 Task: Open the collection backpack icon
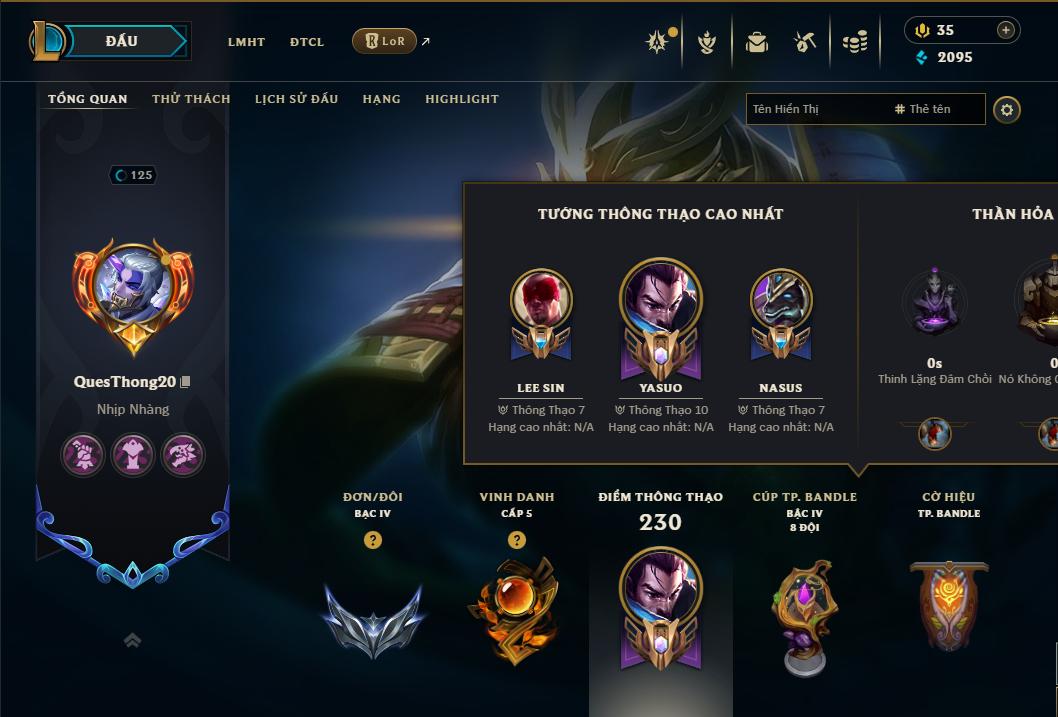(x=757, y=42)
